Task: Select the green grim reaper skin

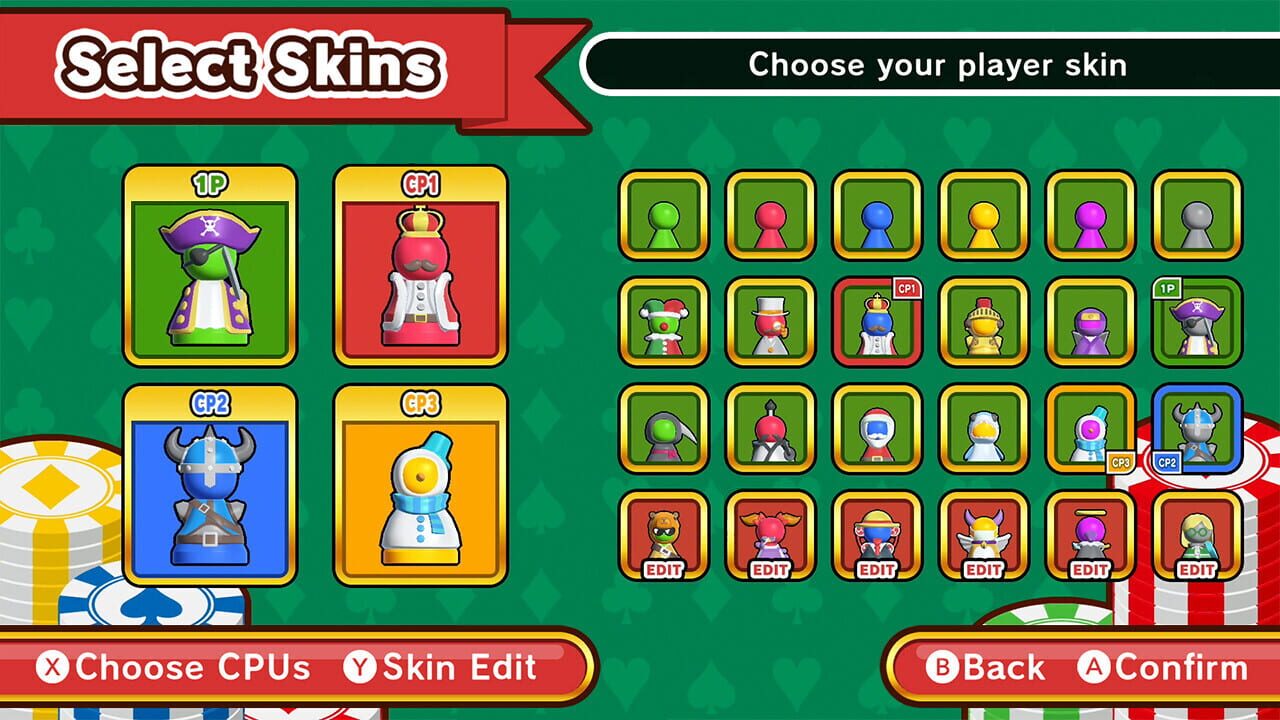Action: [x=664, y=430]
